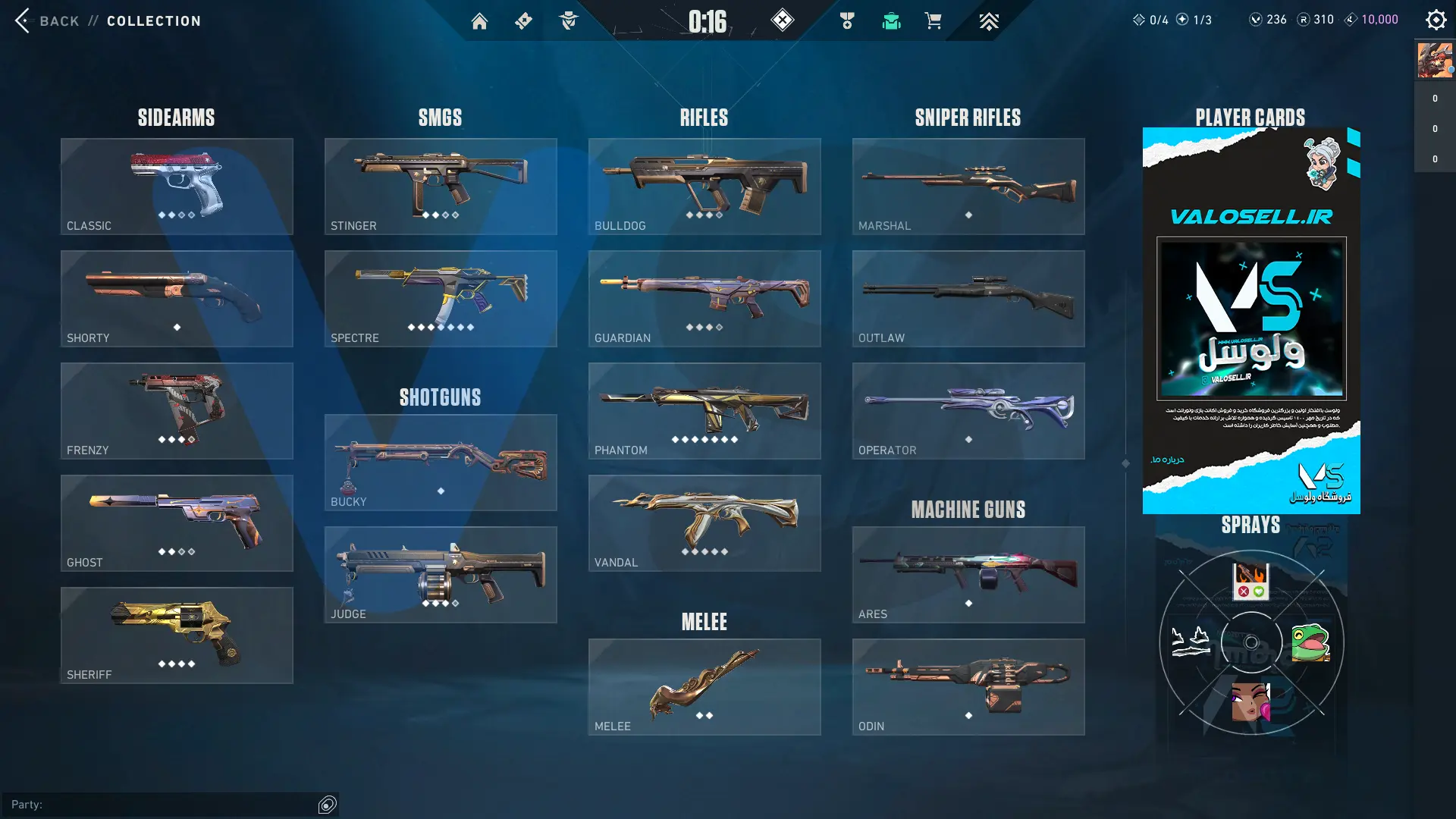The height and width of the screenshot is (819, 1456).
Task: Open the settings gear
Action: click(x=1436, y=20)
